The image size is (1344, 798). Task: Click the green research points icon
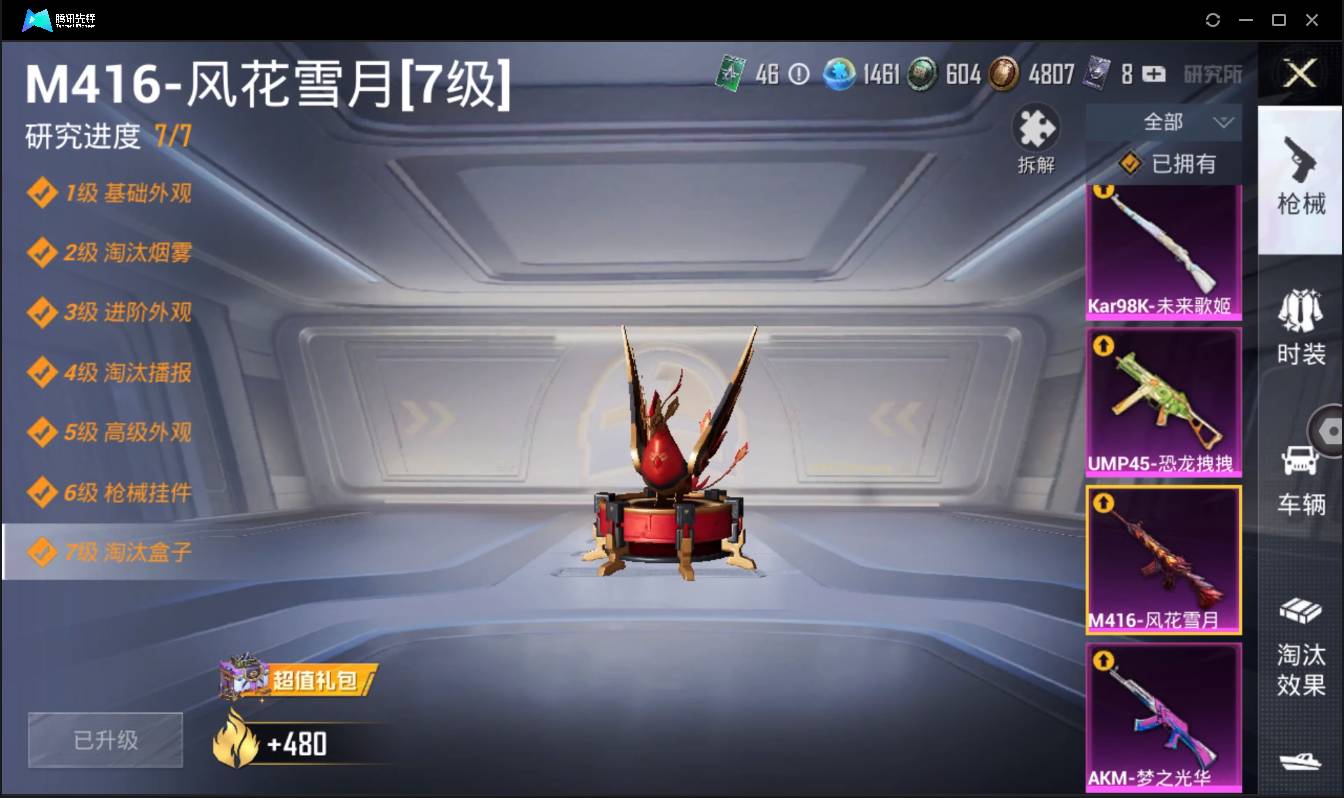point(733,74)
